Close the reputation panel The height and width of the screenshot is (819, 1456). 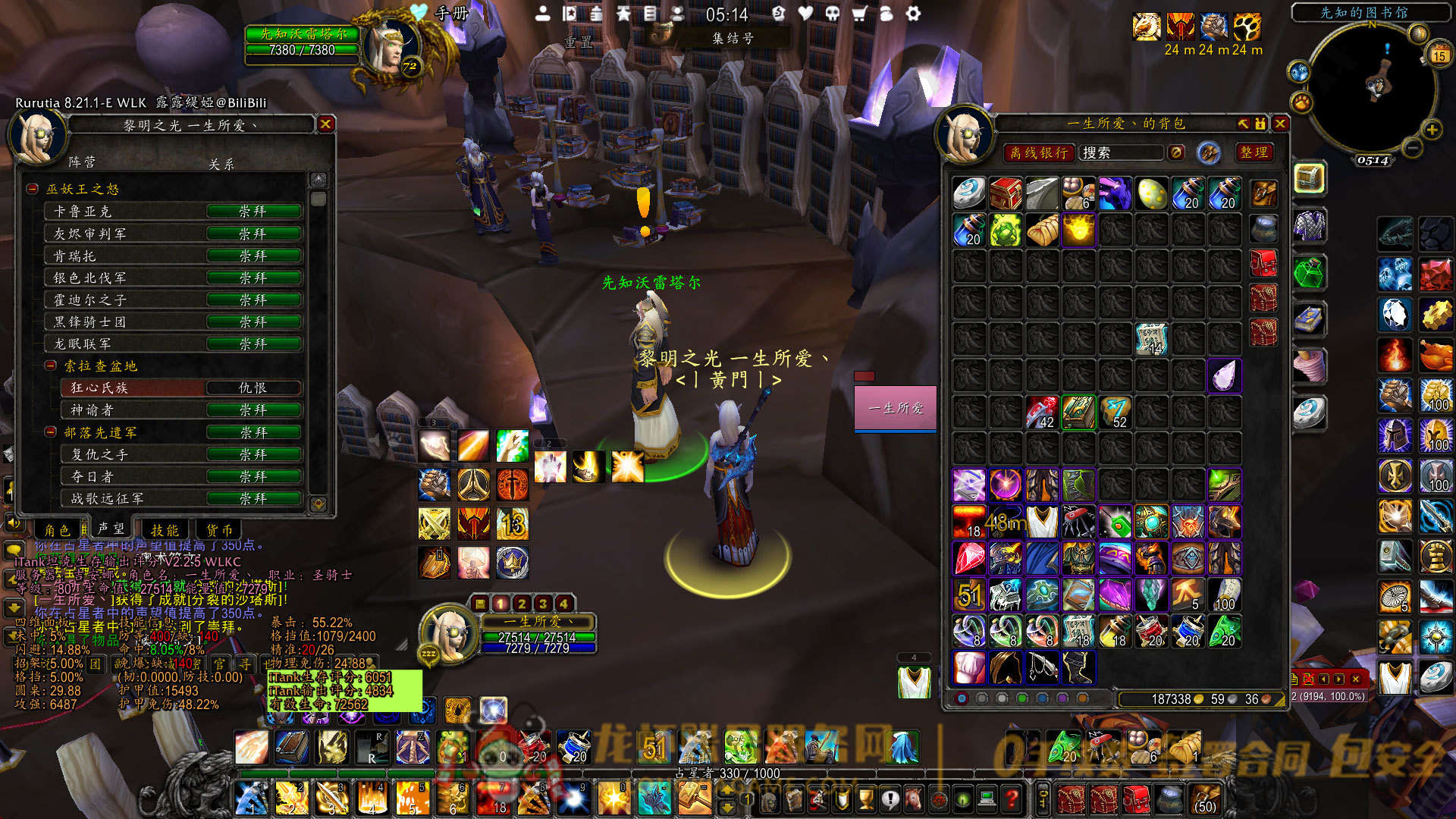pyautogui.click(x=325, y=124)
